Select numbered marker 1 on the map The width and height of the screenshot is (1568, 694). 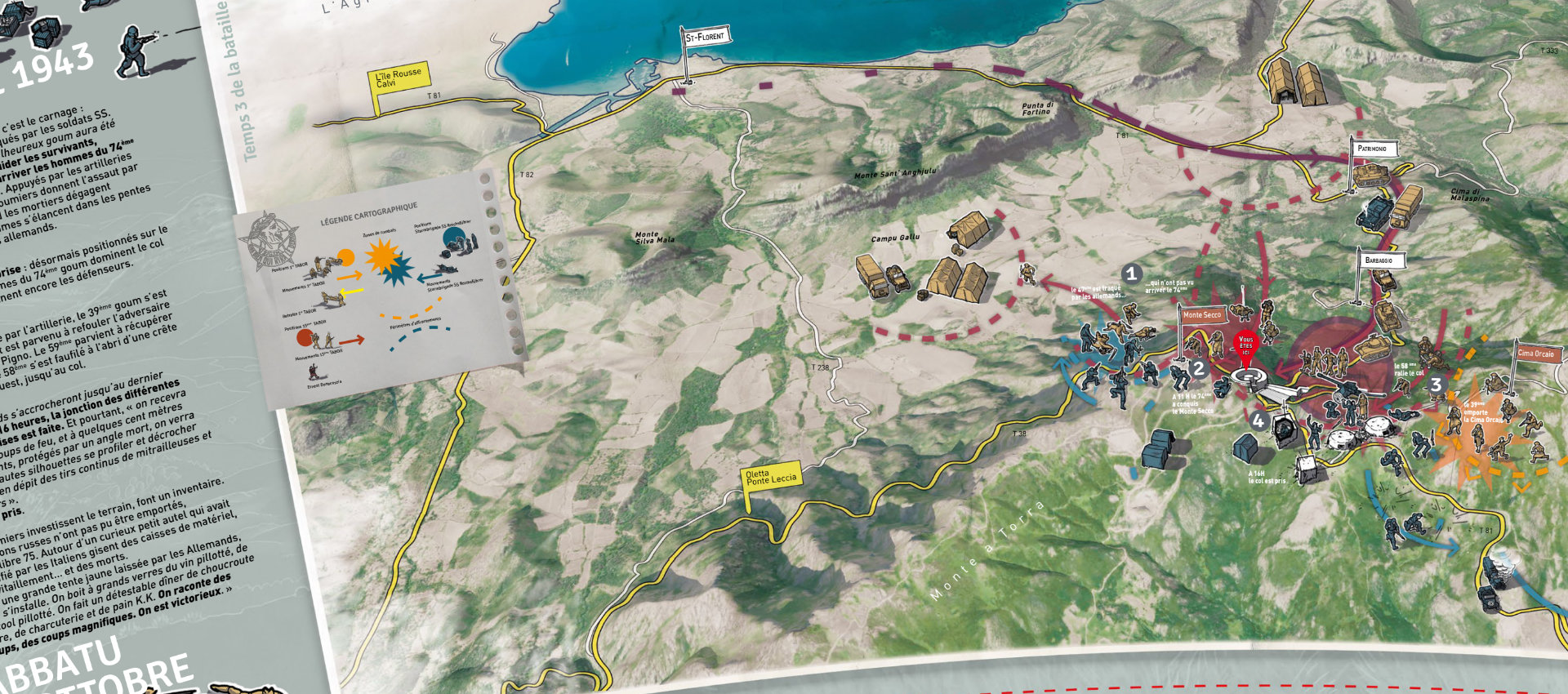click(x=1131, y=274)
